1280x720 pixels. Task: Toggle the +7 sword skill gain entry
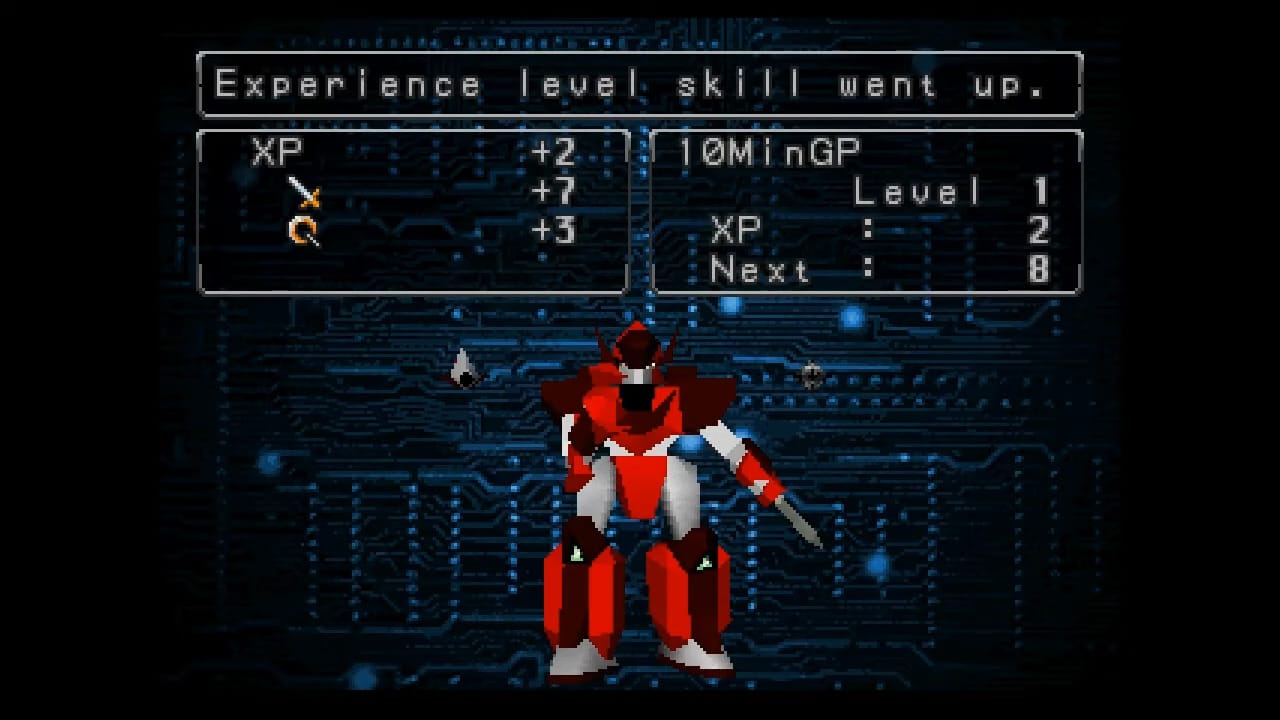pos(555,192)
